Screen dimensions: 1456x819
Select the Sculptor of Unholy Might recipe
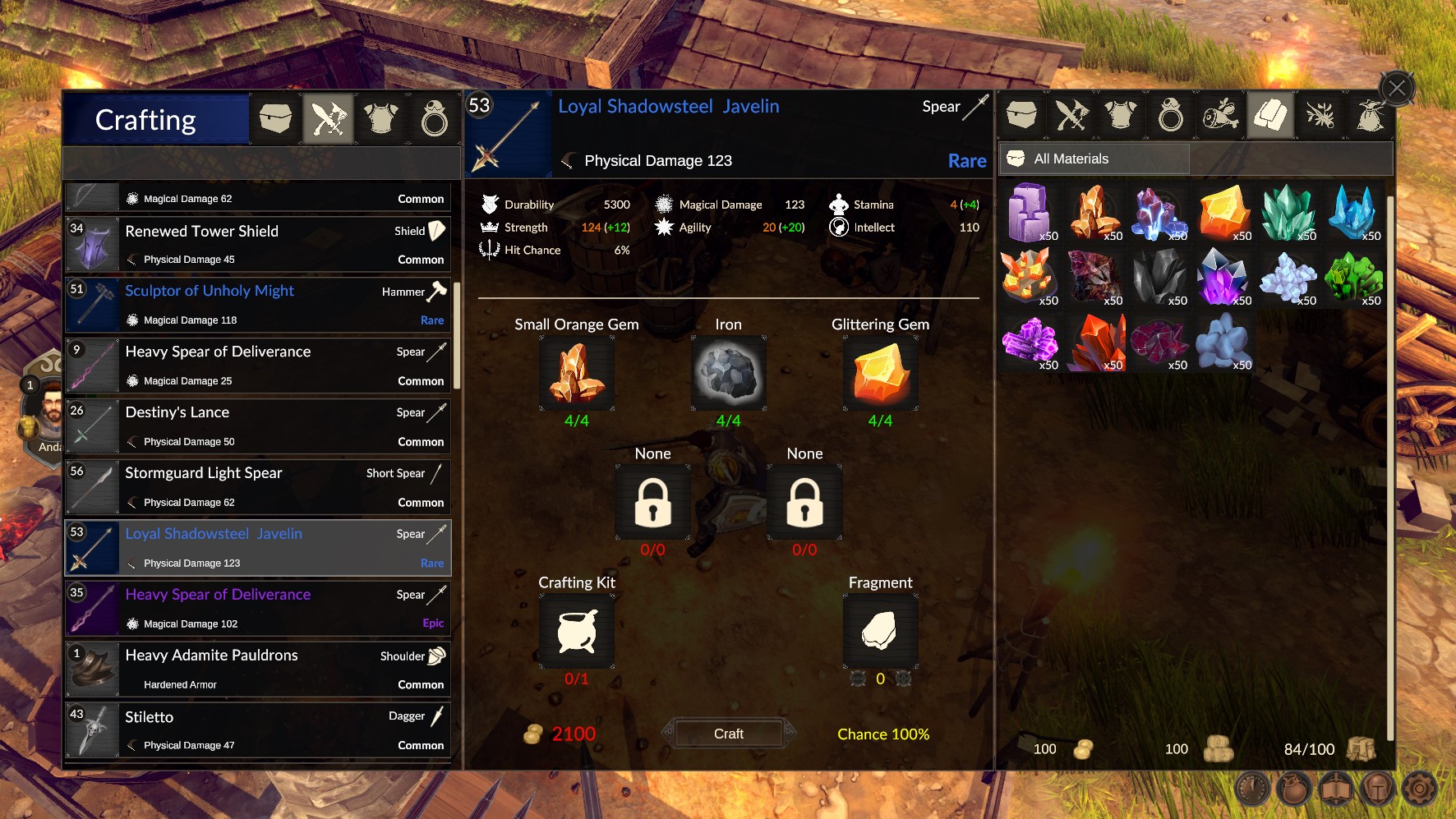click(x=257, y=304)
